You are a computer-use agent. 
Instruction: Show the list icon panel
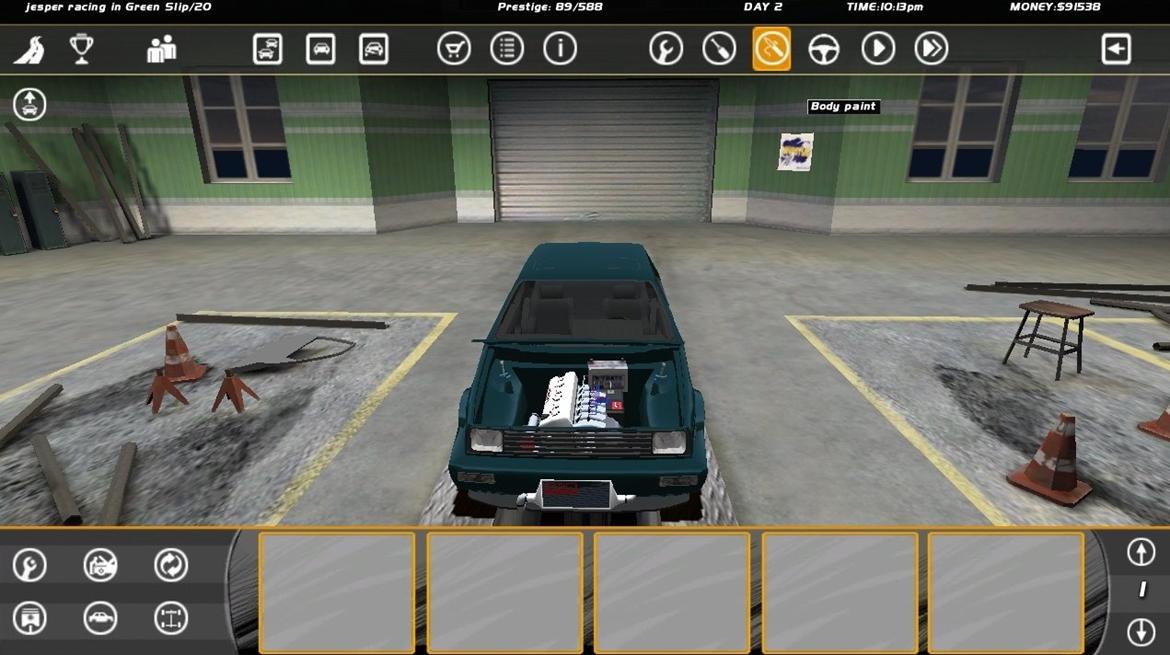pos(507,49)
